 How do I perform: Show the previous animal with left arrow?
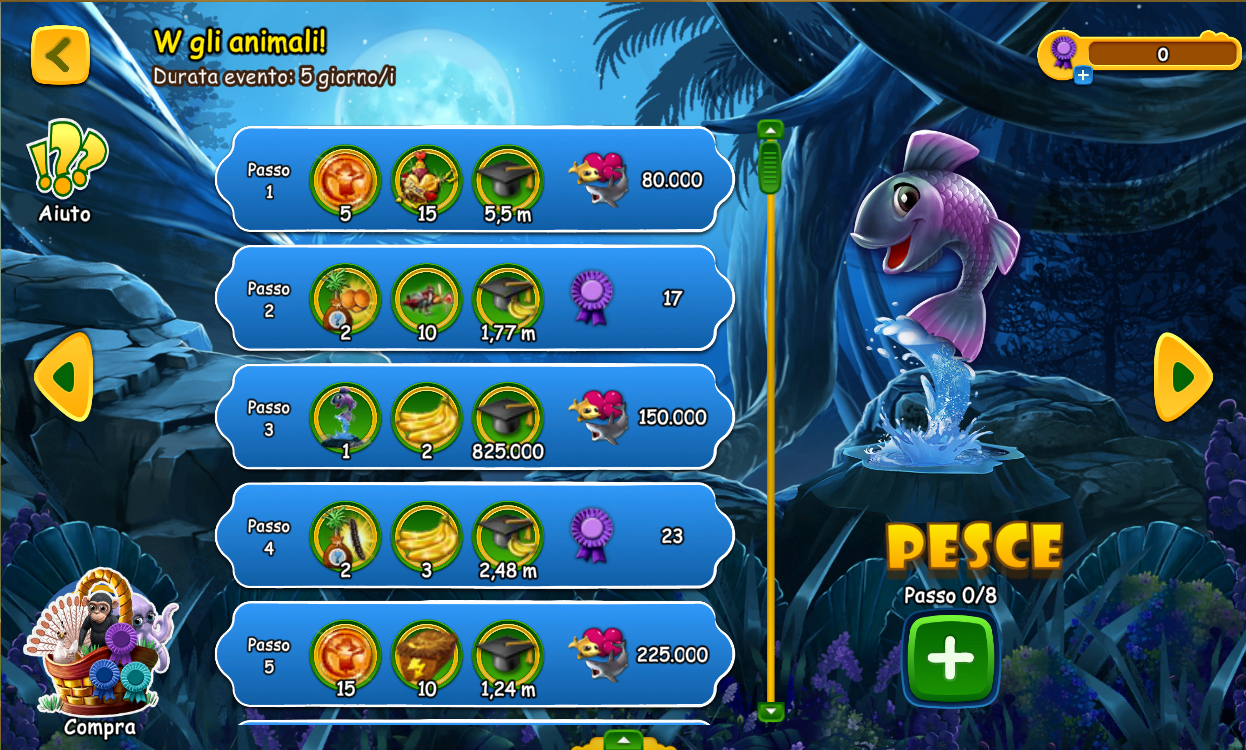(64, 377)
